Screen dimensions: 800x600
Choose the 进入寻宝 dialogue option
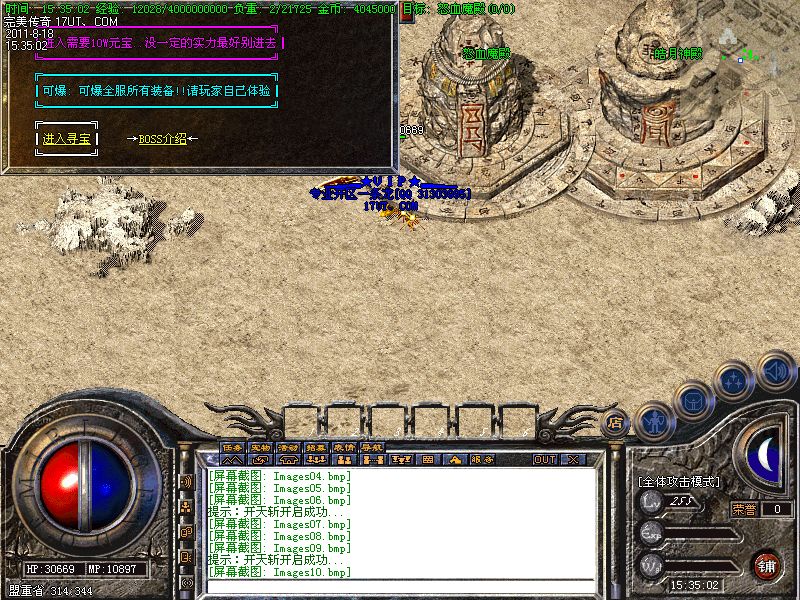point(66,139)
